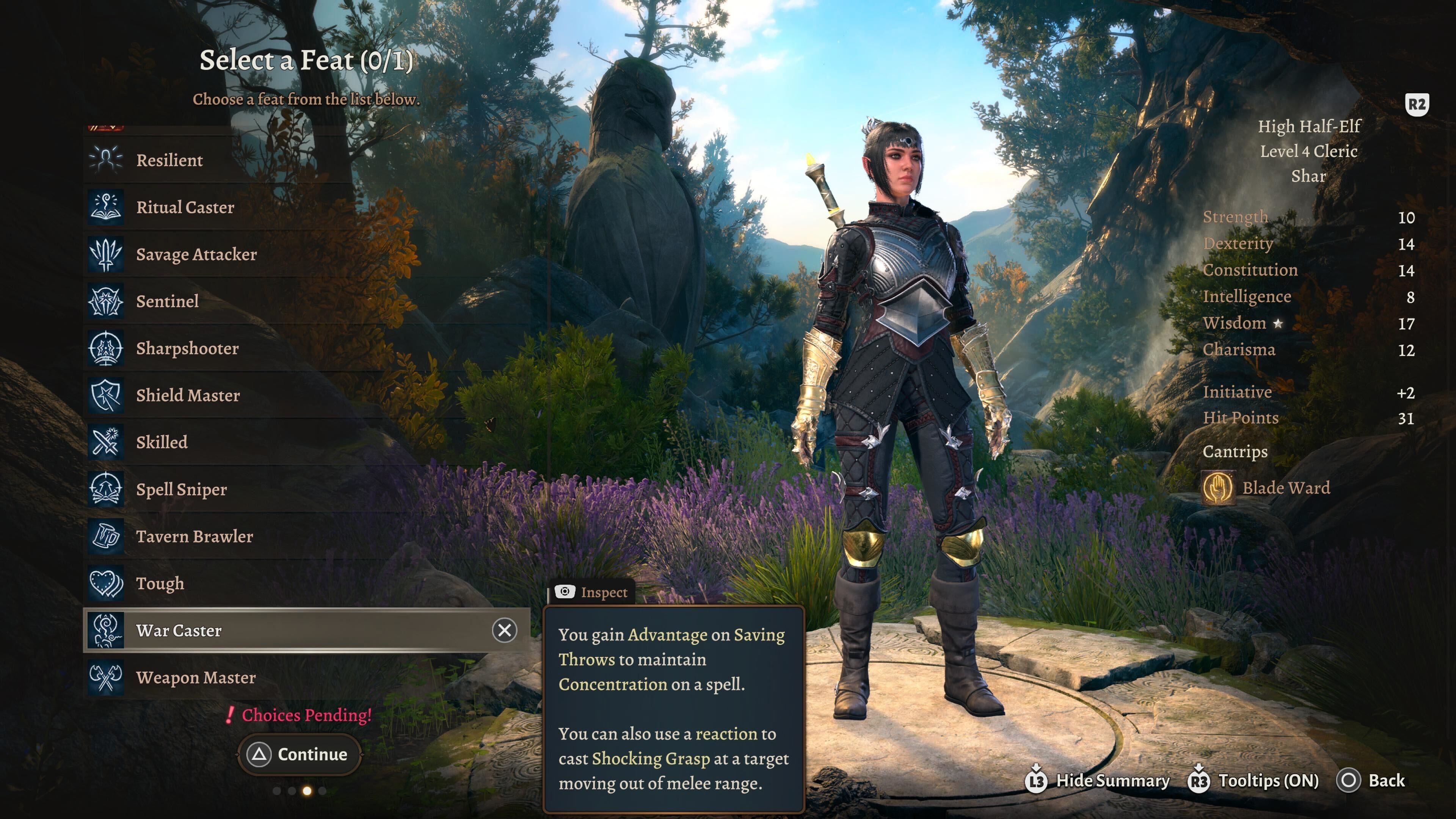1456x819 pixels.
Task: Continue to the next level-up step
Action: click(x=300, y=754)
